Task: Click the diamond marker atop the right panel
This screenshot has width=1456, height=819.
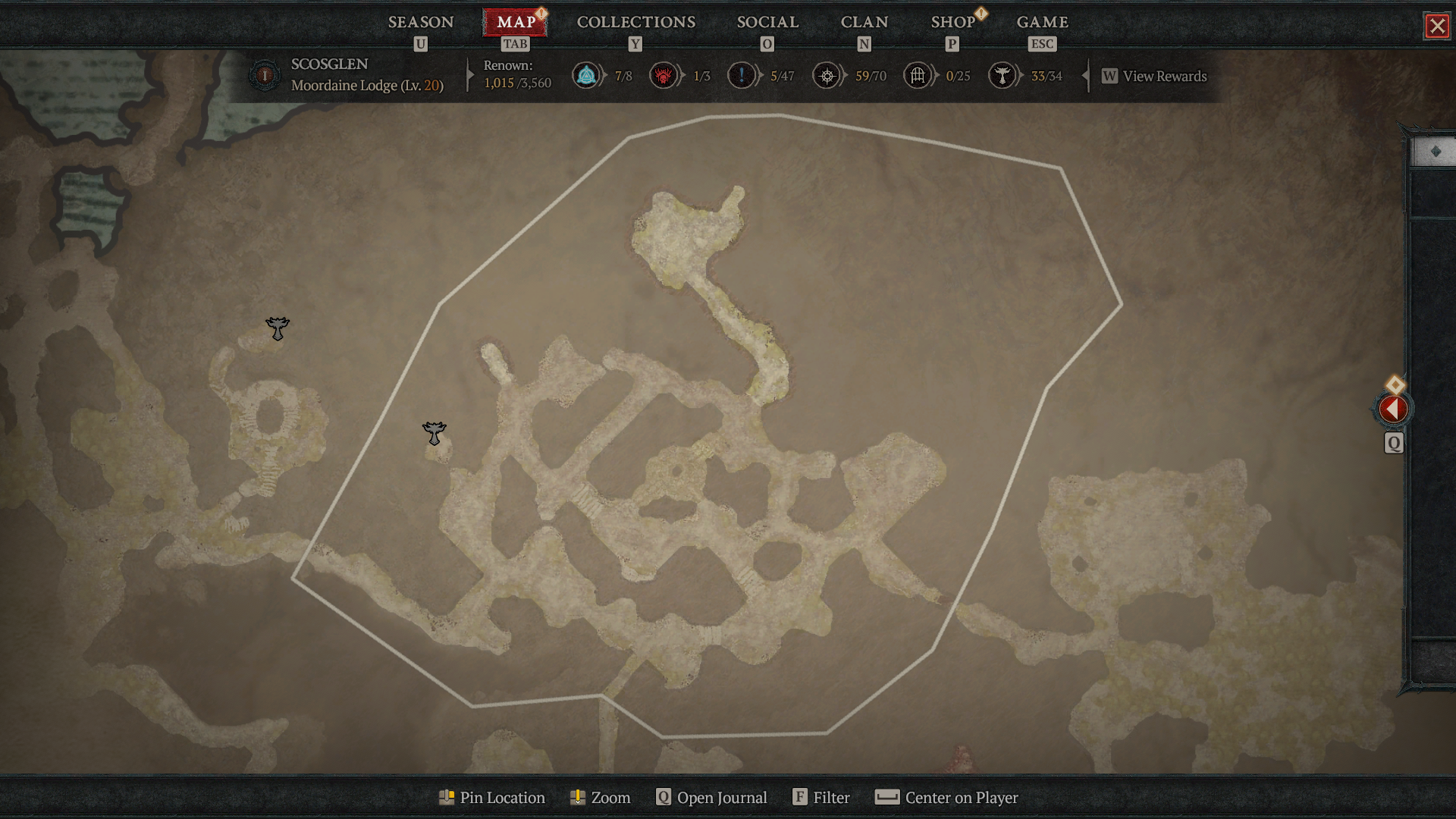Action: click(x=1436, y=150)
